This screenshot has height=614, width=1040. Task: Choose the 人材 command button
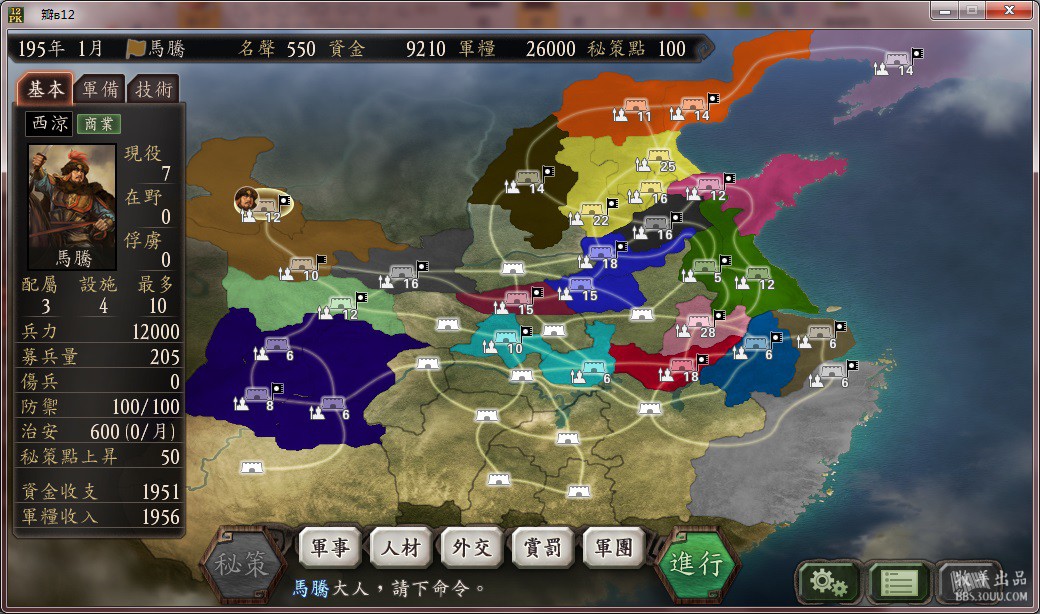click(400, 548)
